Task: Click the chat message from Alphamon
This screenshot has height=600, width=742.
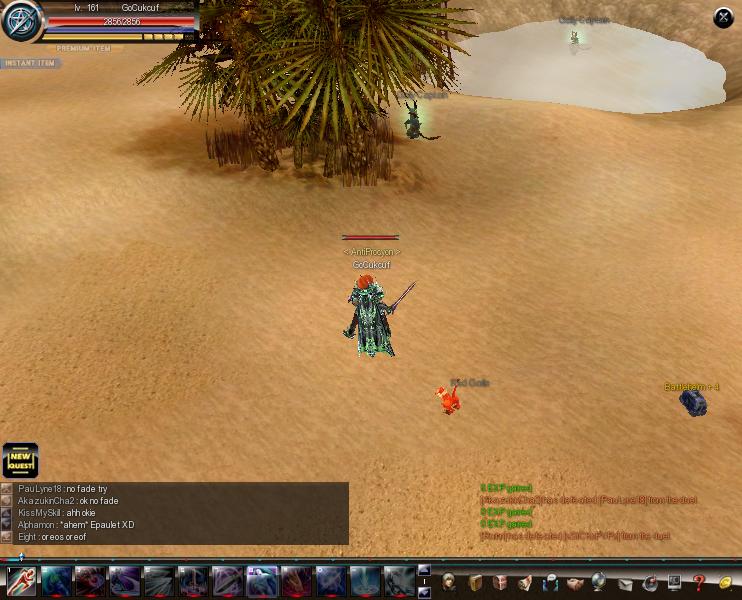Action: 76,524
